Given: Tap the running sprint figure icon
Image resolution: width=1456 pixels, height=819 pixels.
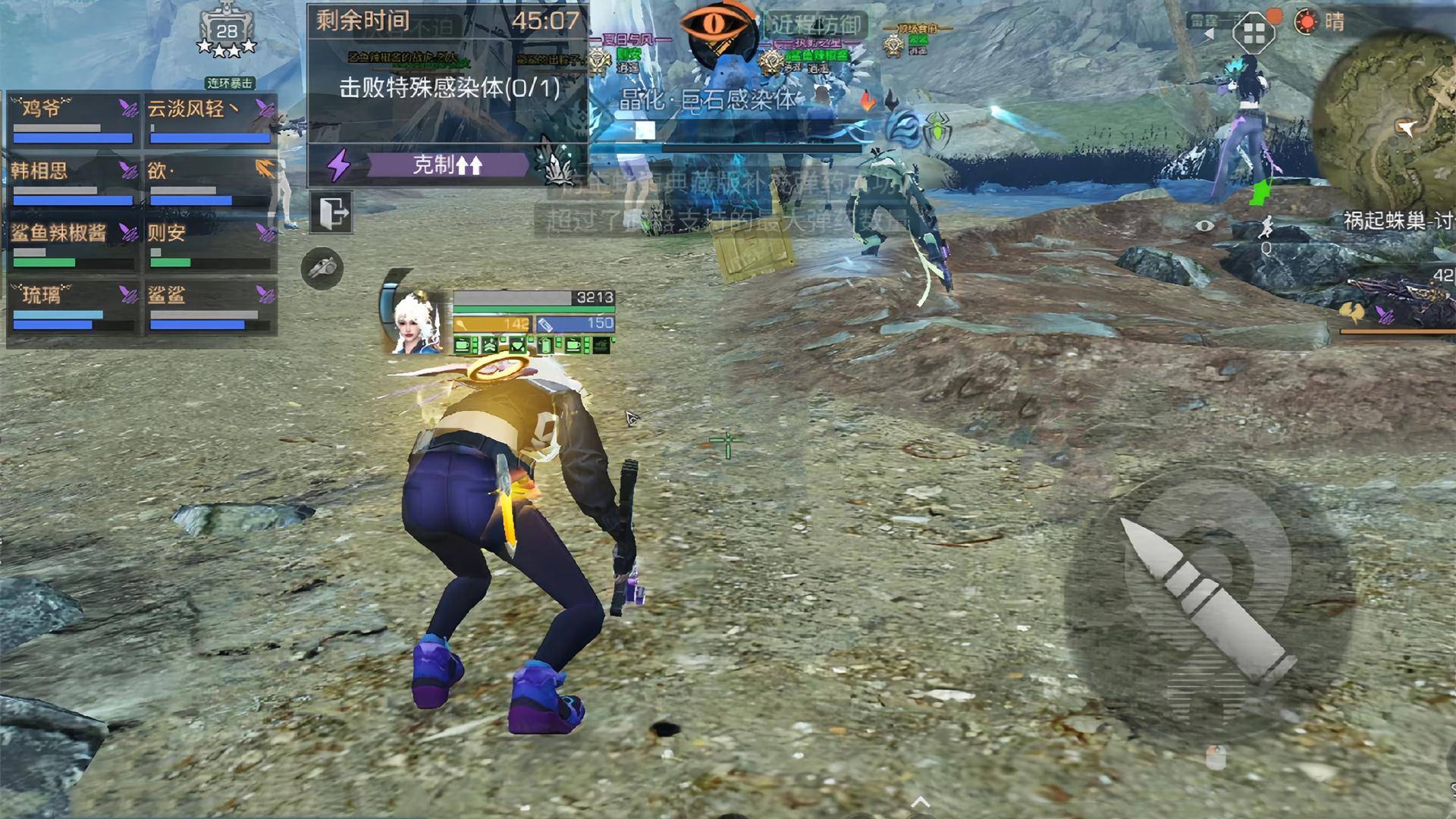Looking at the screenshot, I should pyautogui.click(x=1264, y=227).
